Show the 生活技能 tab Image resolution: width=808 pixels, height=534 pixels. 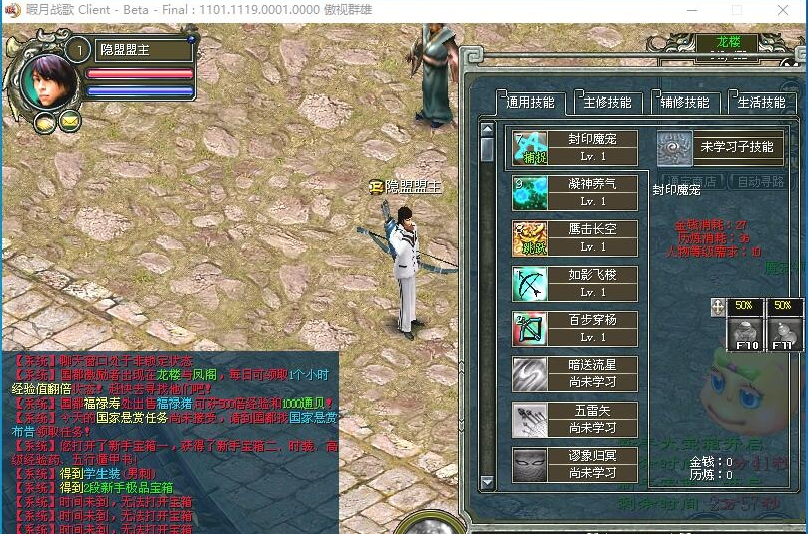click(760, 102)
